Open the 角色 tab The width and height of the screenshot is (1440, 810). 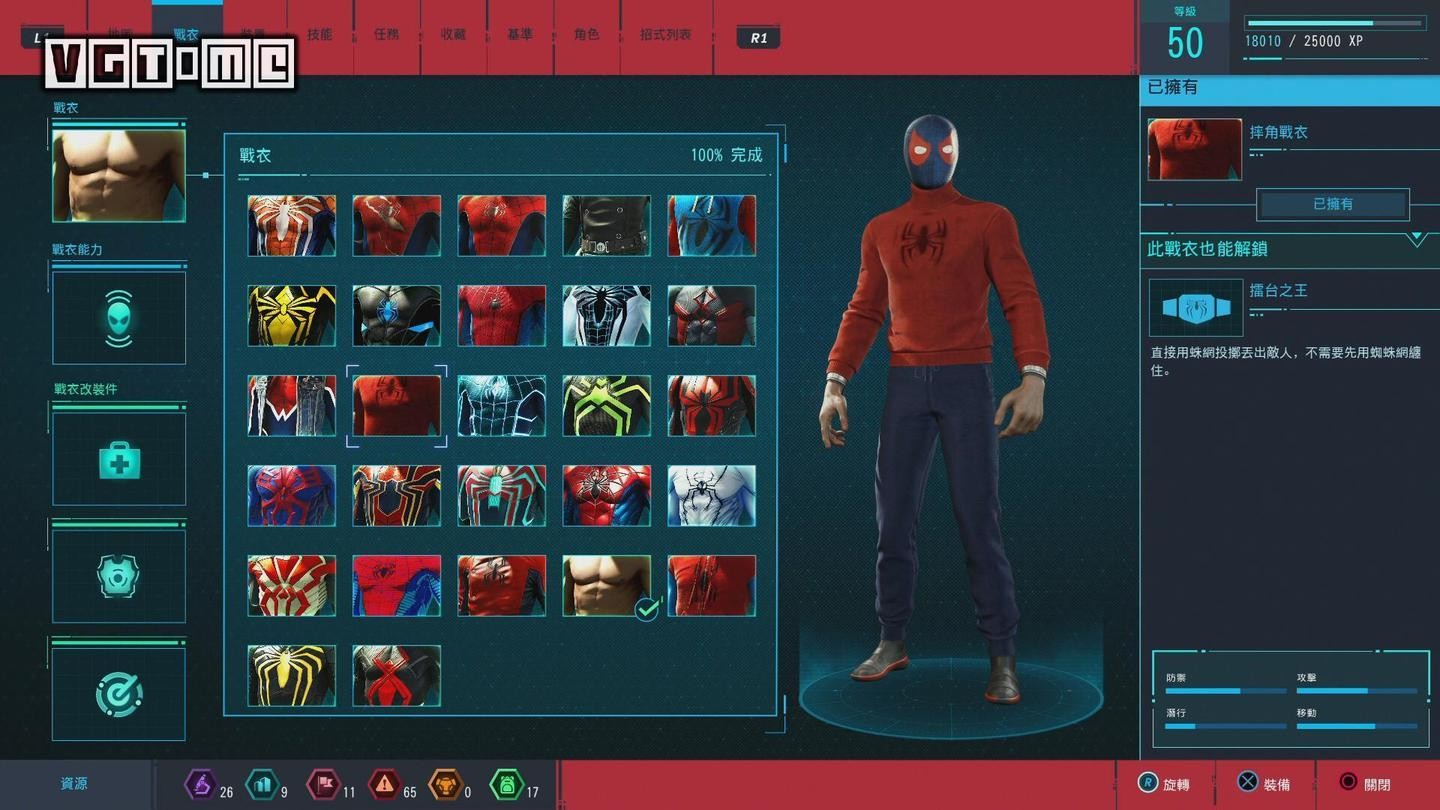pyautogui.click(x=587, y=35)
